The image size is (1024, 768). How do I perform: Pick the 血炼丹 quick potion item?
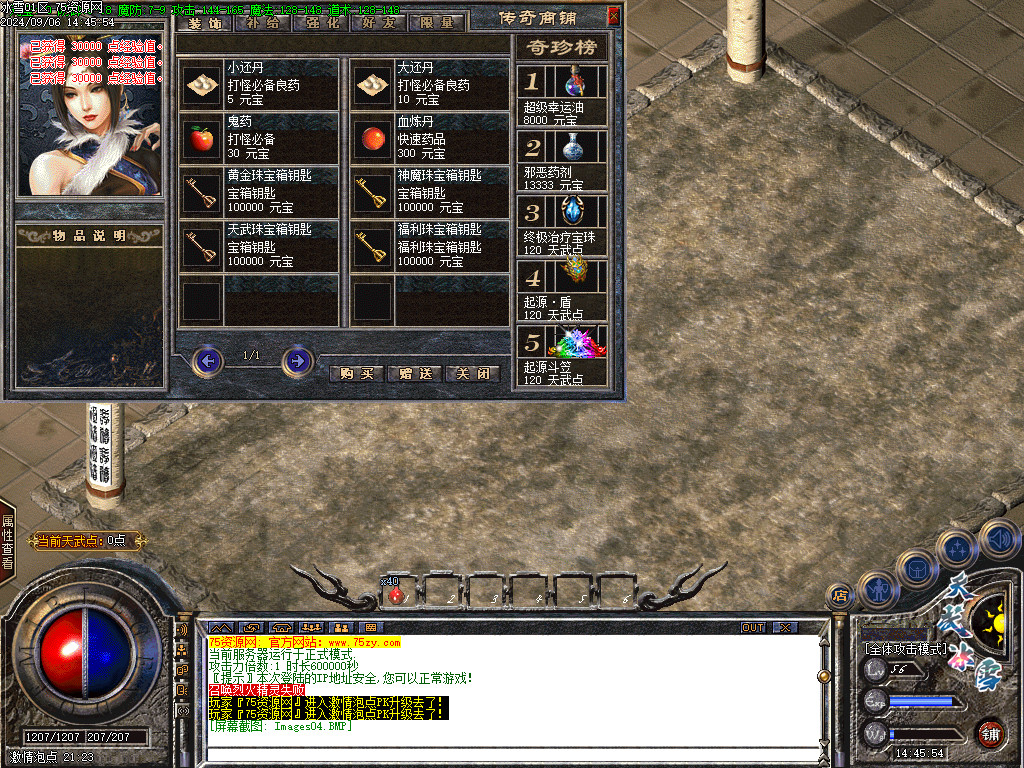pyautogui.click(x=430, y=138)
